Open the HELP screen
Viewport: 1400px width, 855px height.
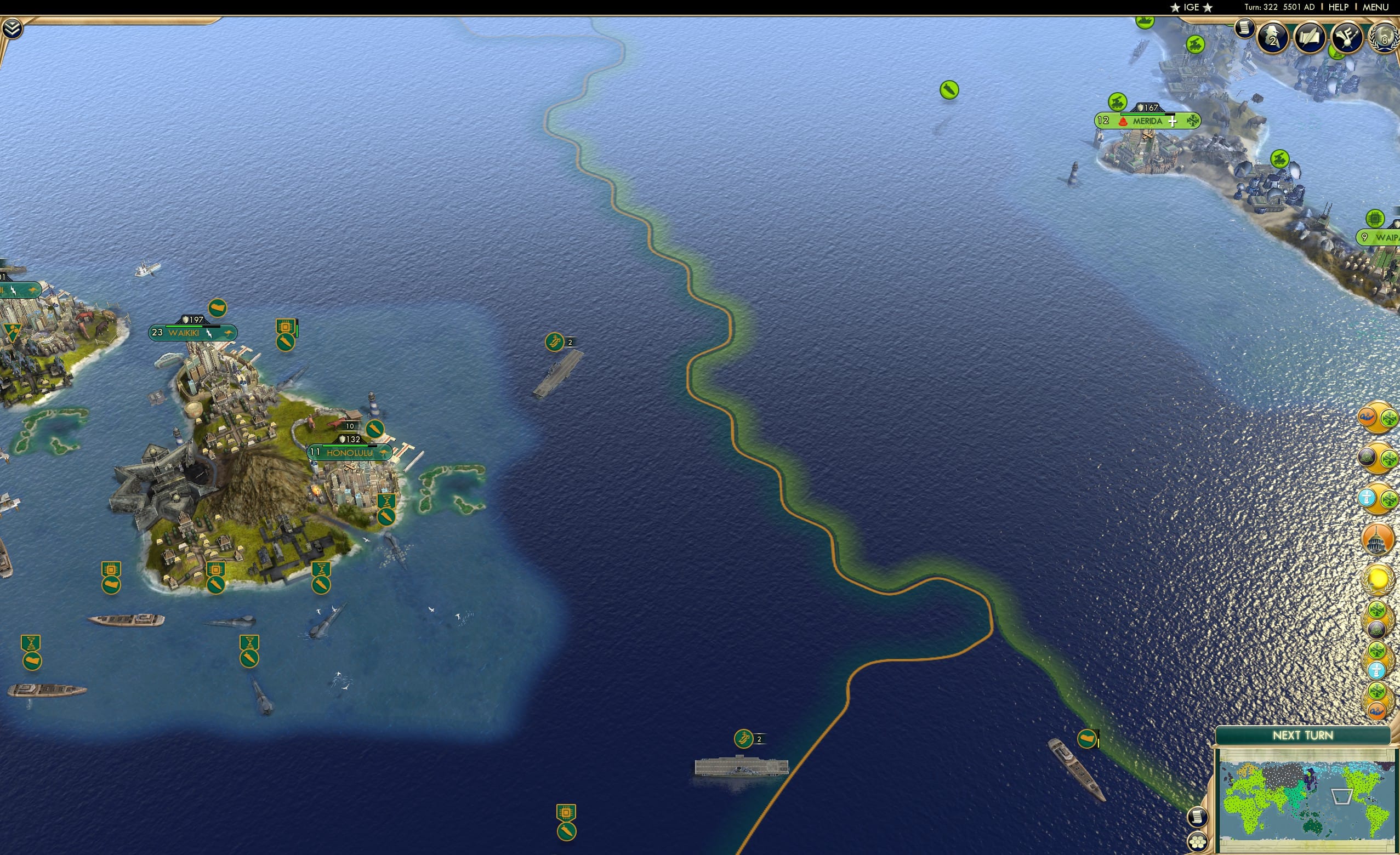1339,7
